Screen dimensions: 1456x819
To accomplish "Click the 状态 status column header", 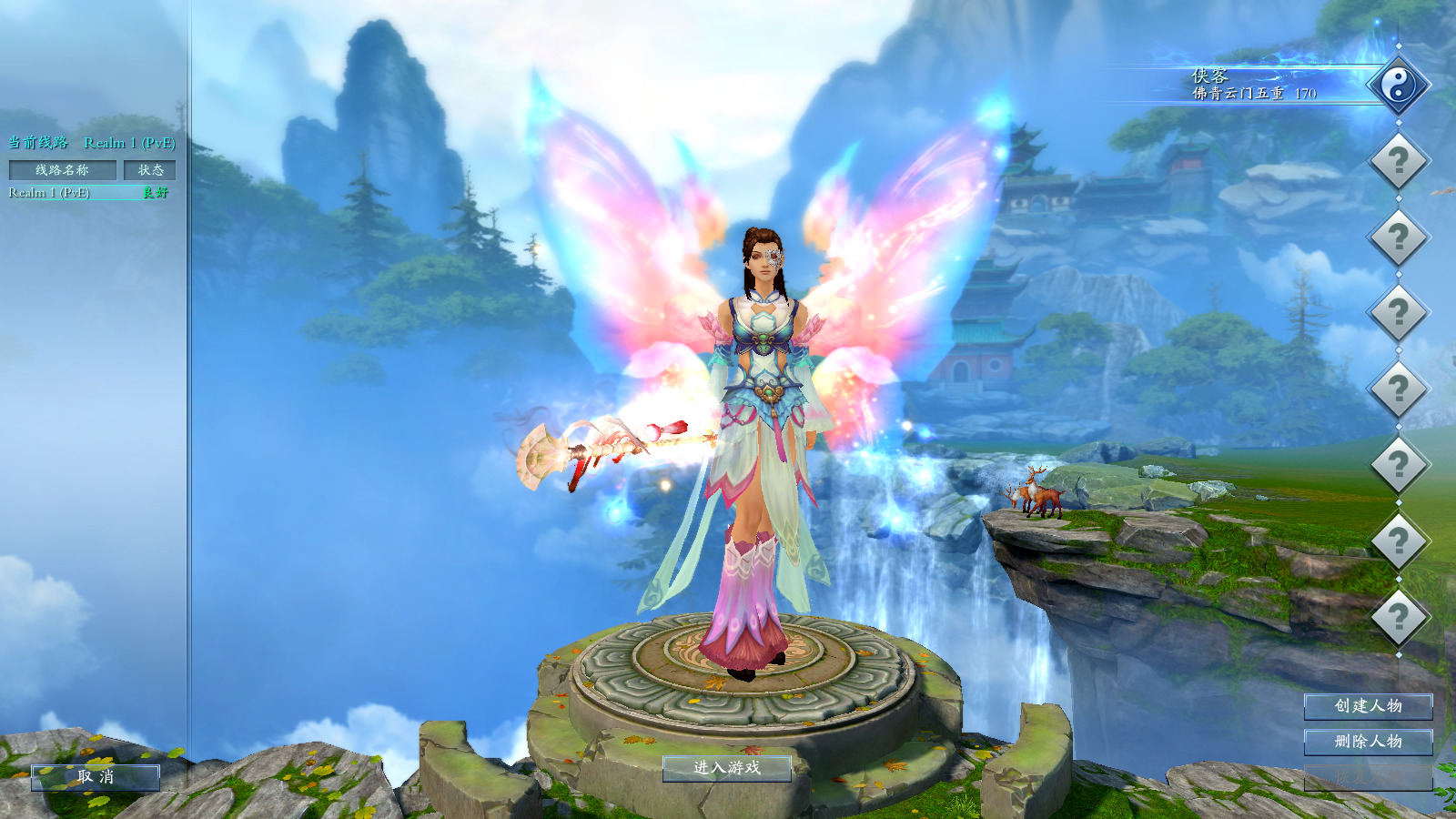I will 150,170.
